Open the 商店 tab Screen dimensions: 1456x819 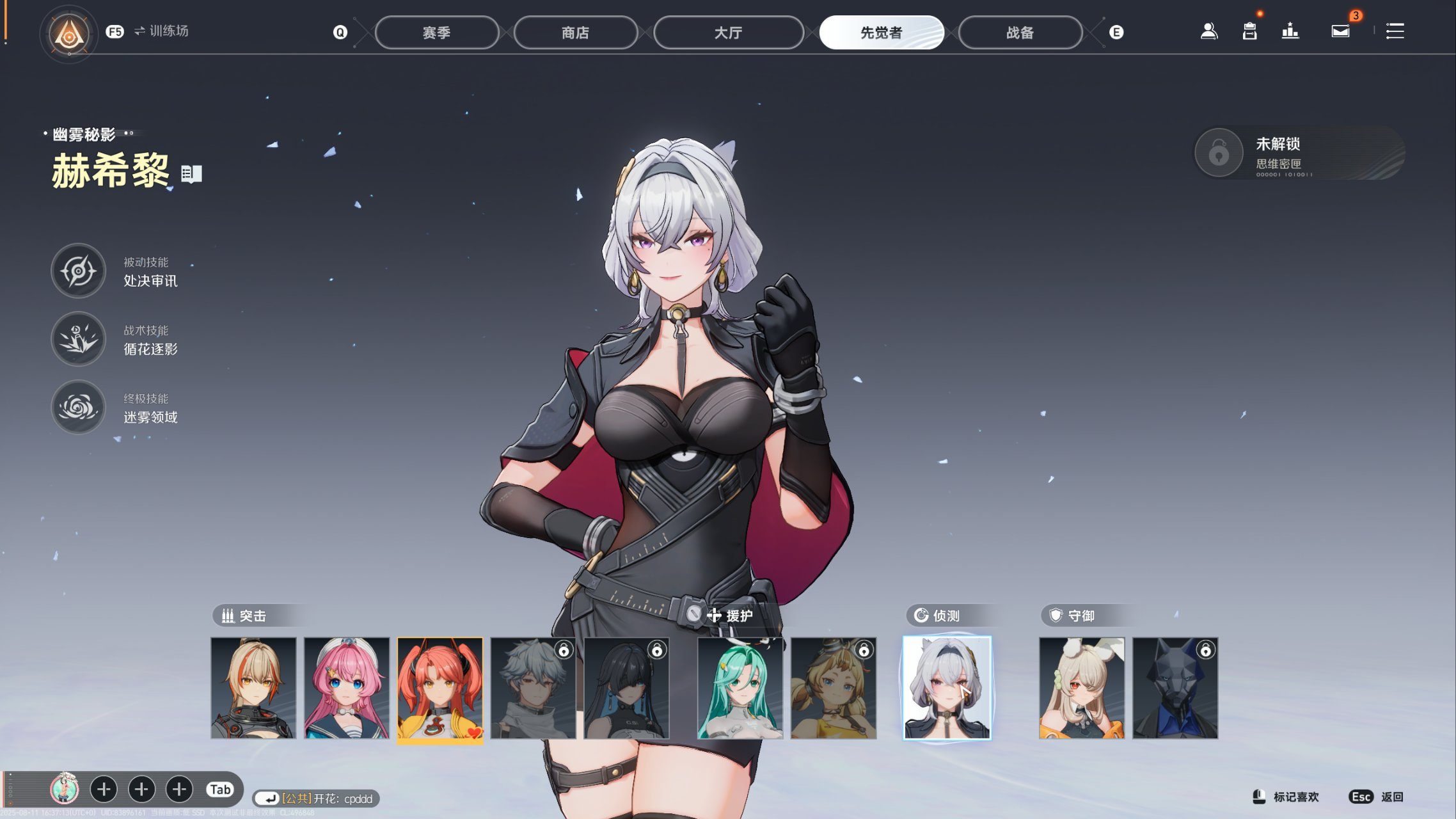575,33
